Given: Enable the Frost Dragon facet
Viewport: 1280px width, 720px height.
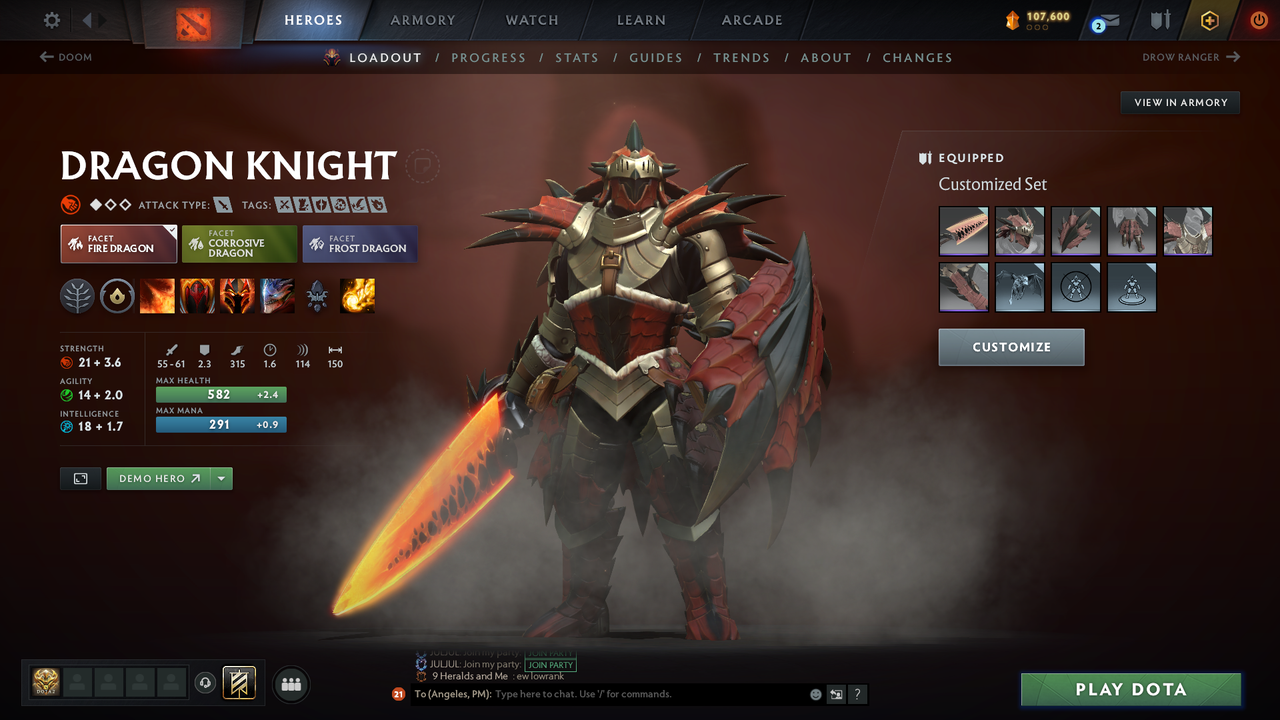Looking at the screenshot, I should [x=359, y=243].
